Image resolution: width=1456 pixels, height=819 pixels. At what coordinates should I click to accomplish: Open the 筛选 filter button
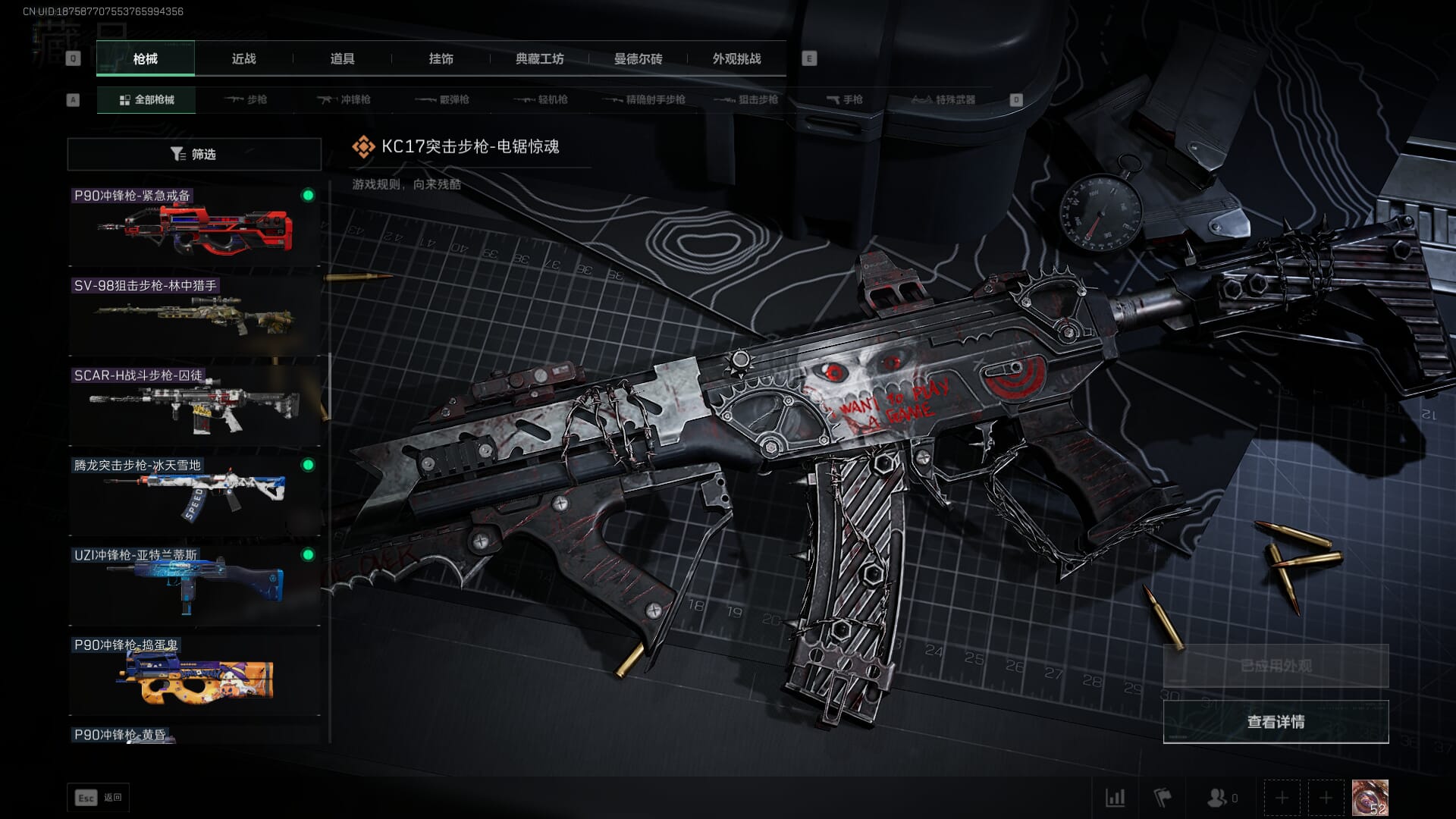tap(194, 154)
